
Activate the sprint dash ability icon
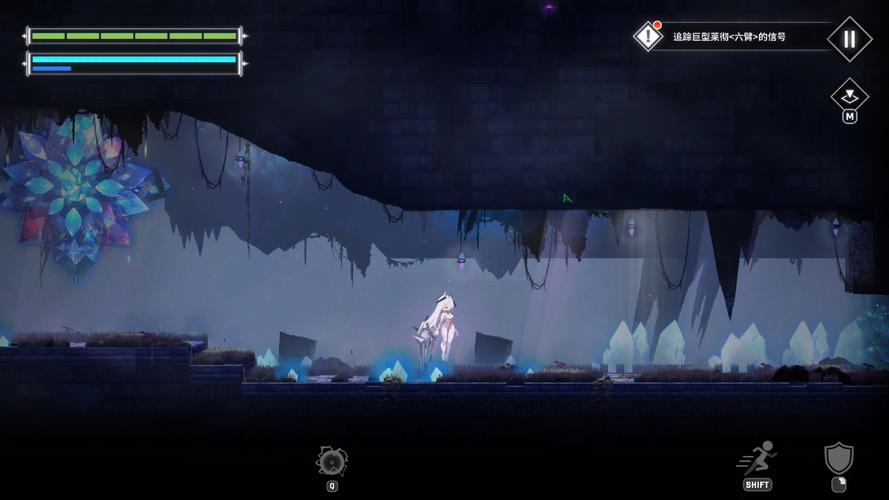[x=758, y=460]
